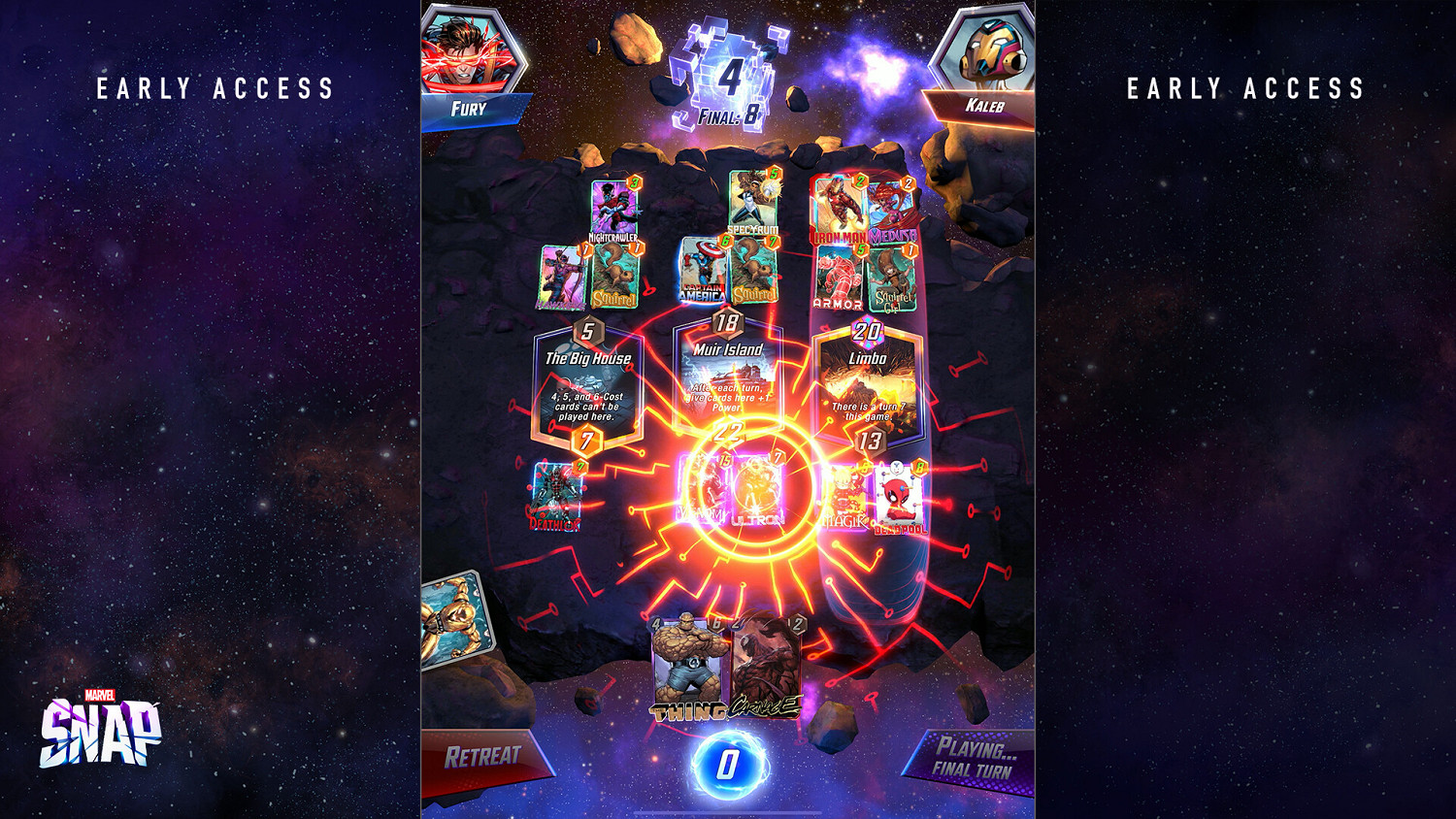Click the Playing Final Turn banner

(x=971, y=757)
